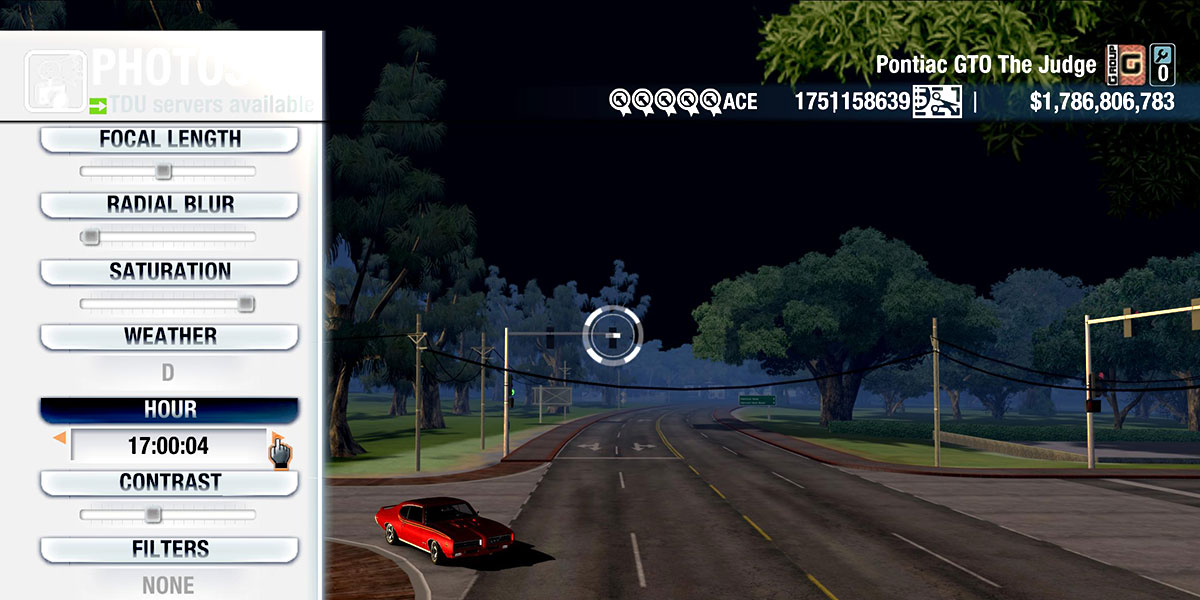Select the Contrast option
Viewport: 1200px width, 600px height.
point(169,482)
